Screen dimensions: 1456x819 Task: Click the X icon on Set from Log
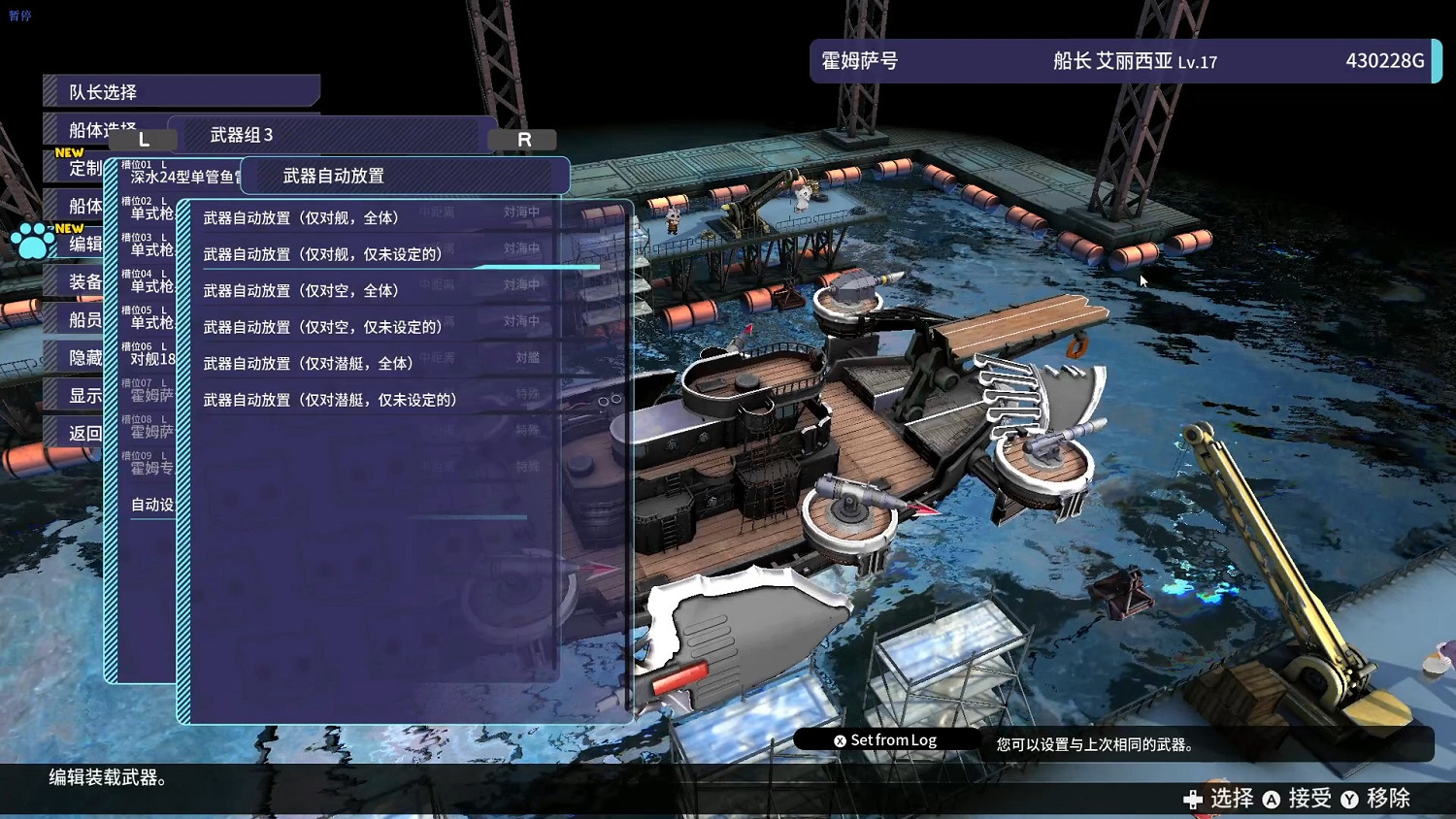[841, 739]
